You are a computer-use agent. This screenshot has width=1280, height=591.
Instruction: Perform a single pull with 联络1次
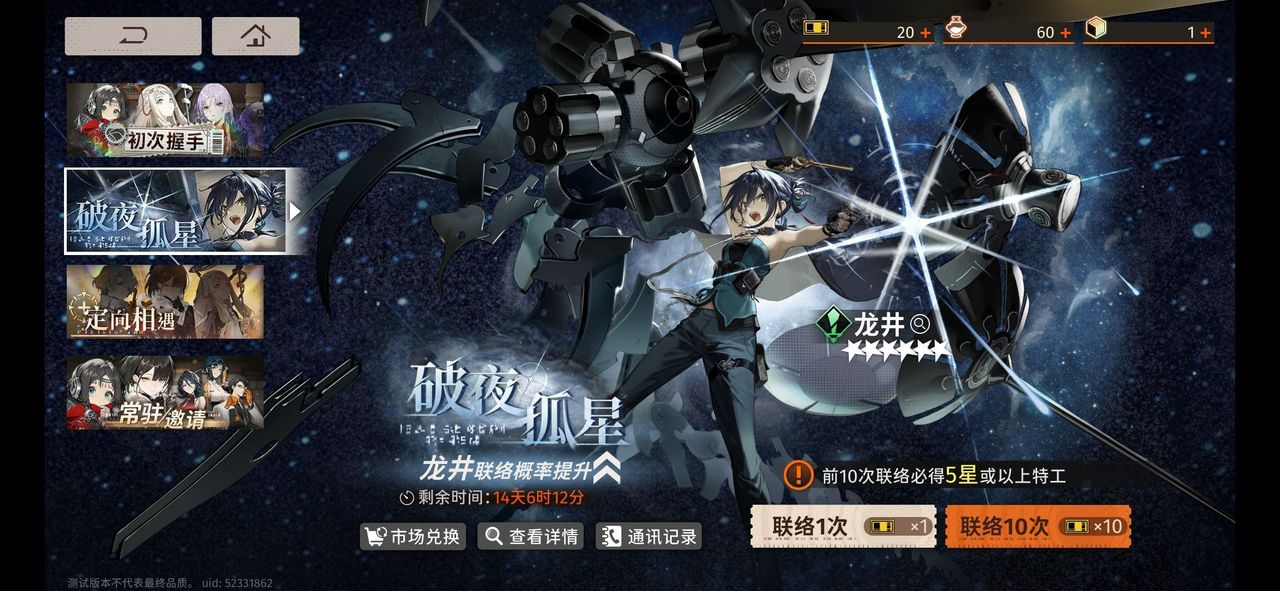point(843,526)
